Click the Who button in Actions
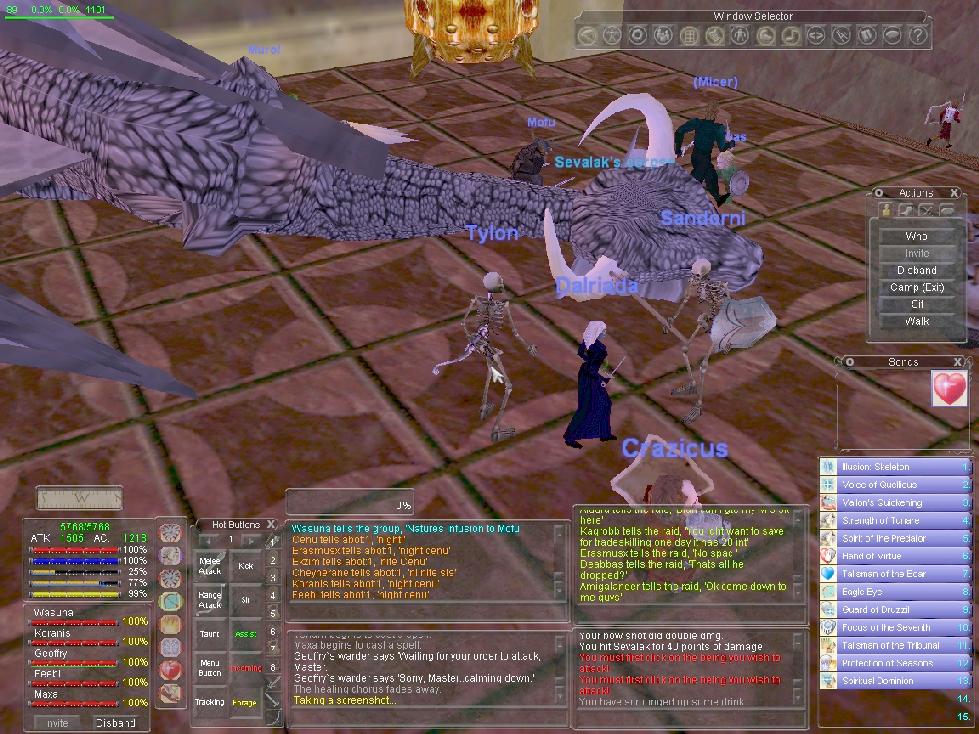This screenshot has height=734, width=979. coord(916,236)
